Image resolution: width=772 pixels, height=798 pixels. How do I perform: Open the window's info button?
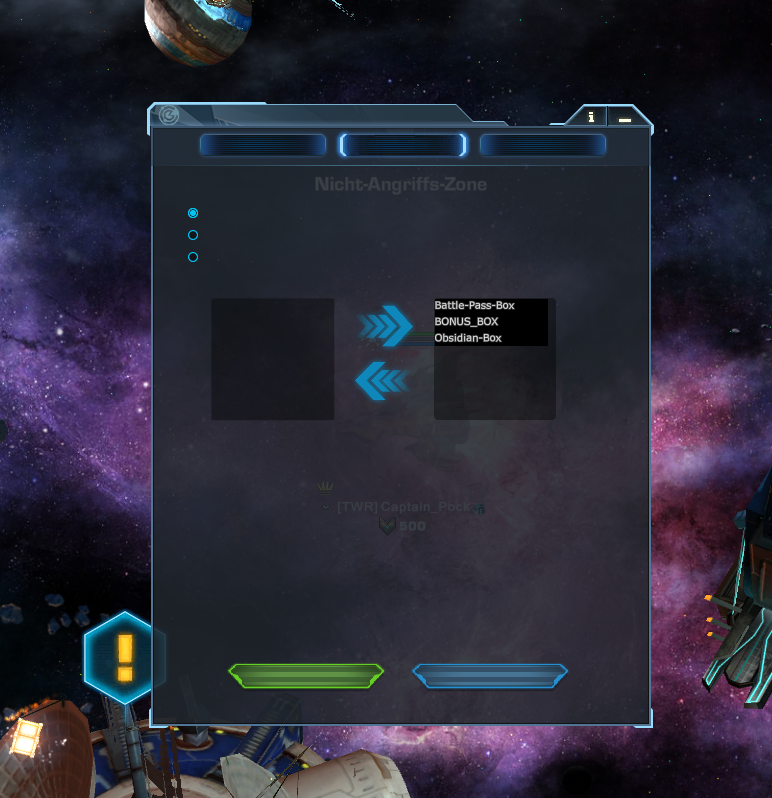(x=591, y=117)
